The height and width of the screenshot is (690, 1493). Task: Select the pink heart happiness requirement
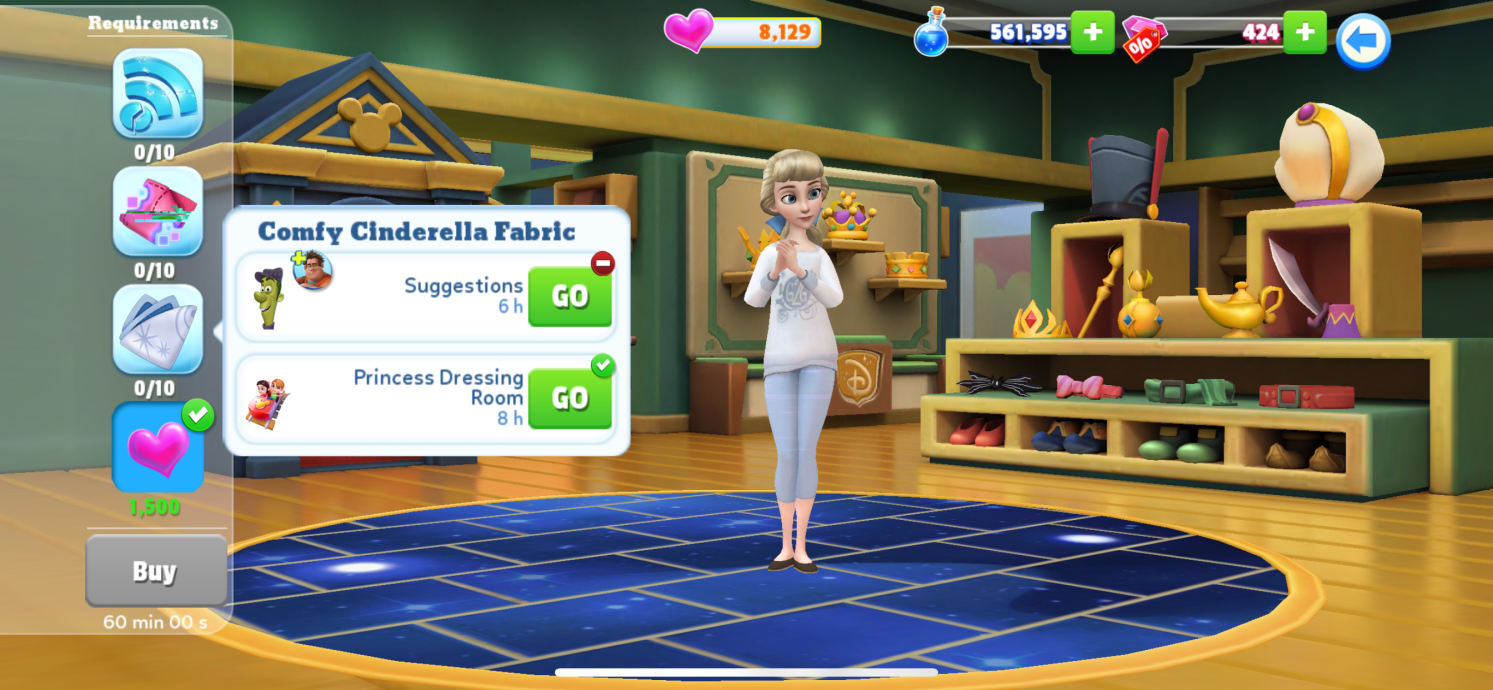point(158,447)
